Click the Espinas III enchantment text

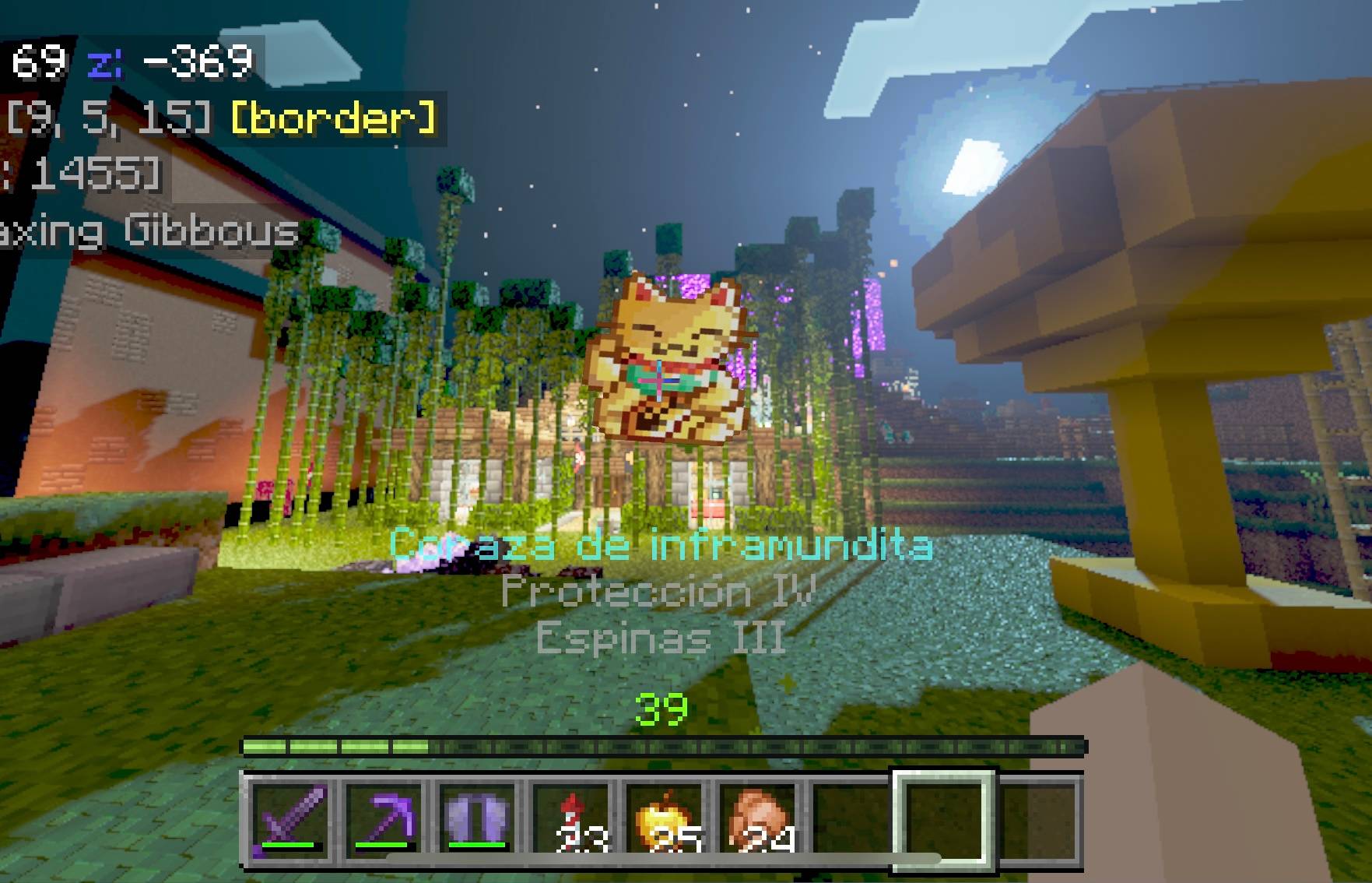(x=660, y=639)
